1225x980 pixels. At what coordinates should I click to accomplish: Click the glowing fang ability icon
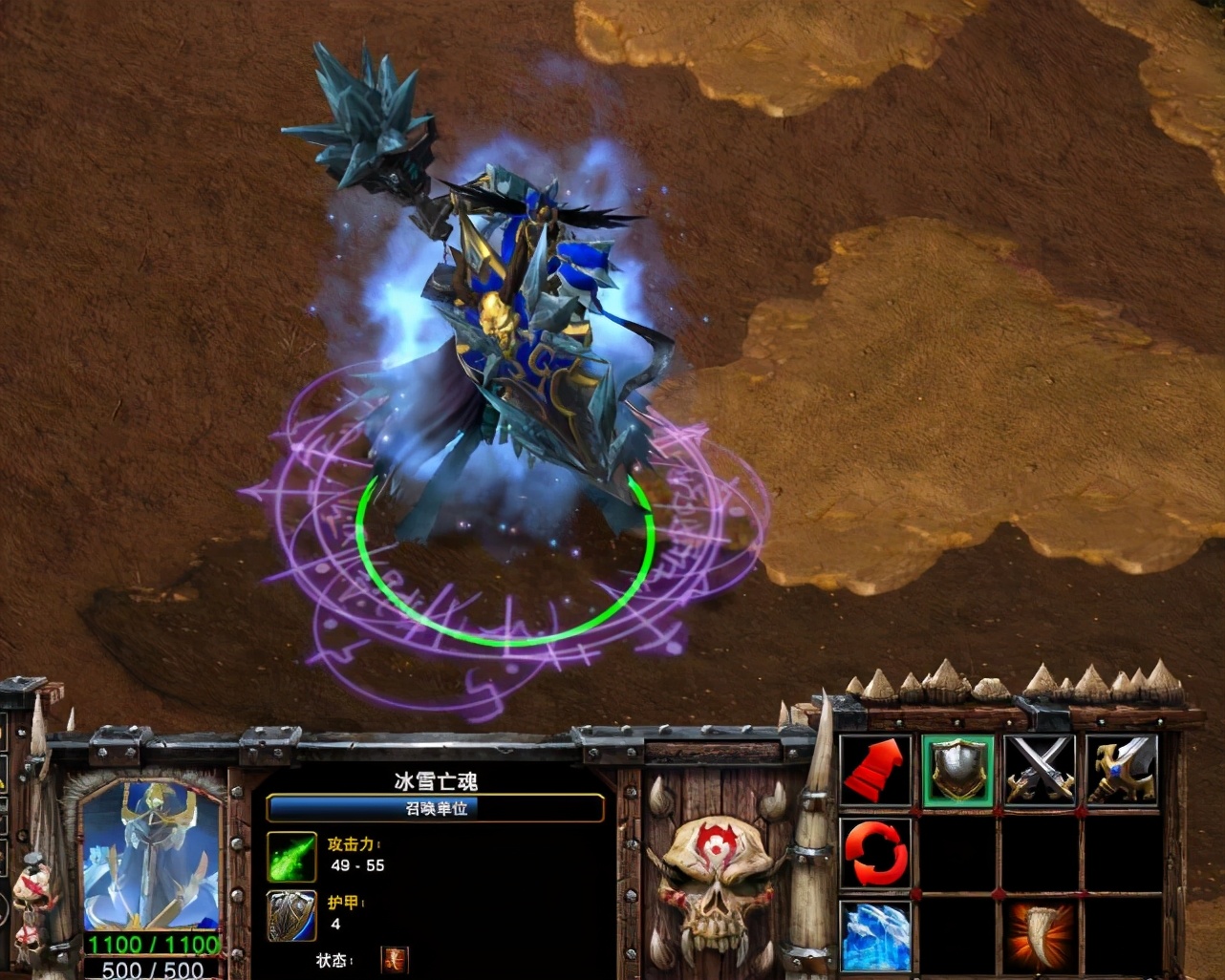1041,936
